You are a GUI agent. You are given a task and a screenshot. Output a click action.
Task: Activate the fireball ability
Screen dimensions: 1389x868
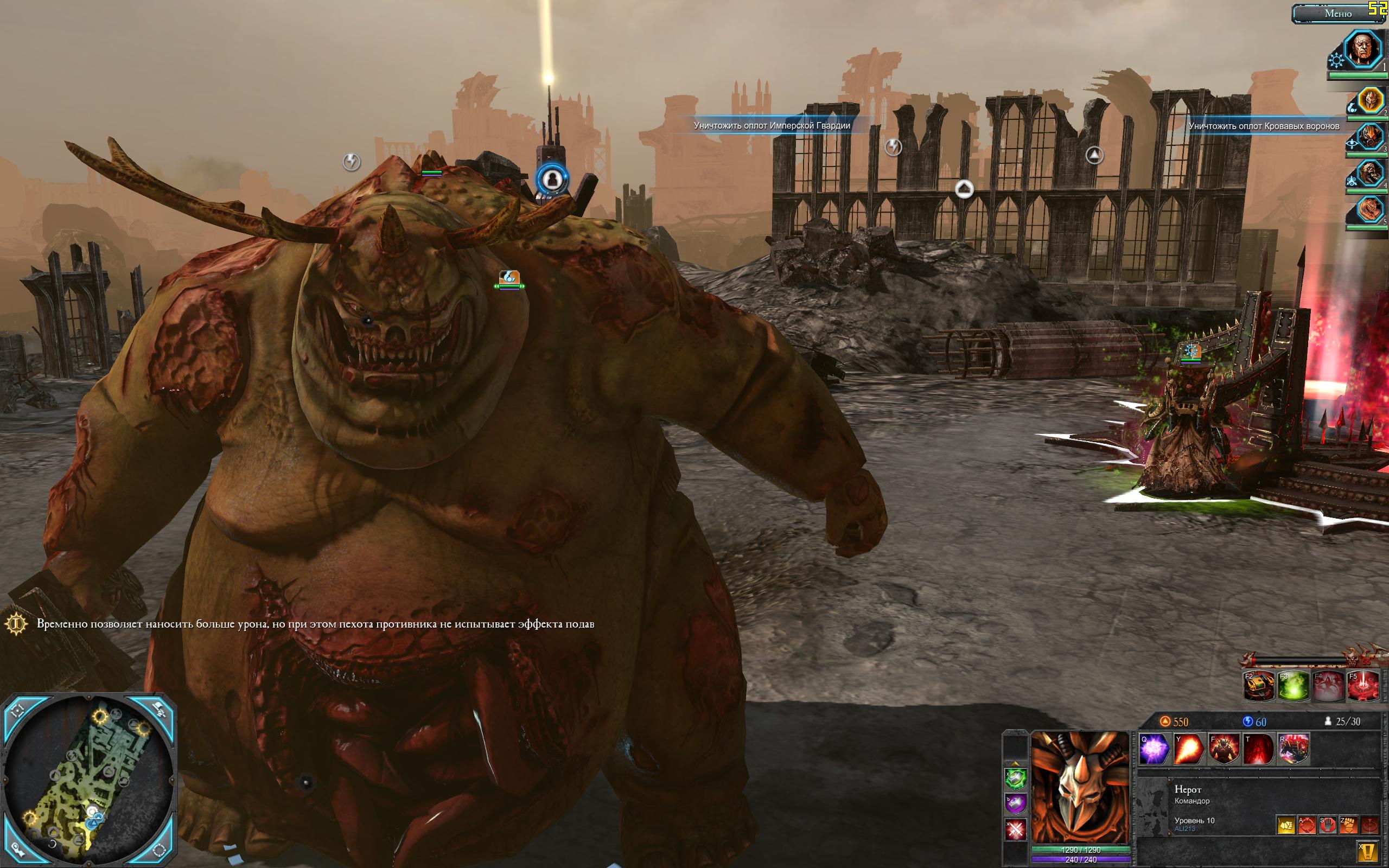(x=1189, y=749)
